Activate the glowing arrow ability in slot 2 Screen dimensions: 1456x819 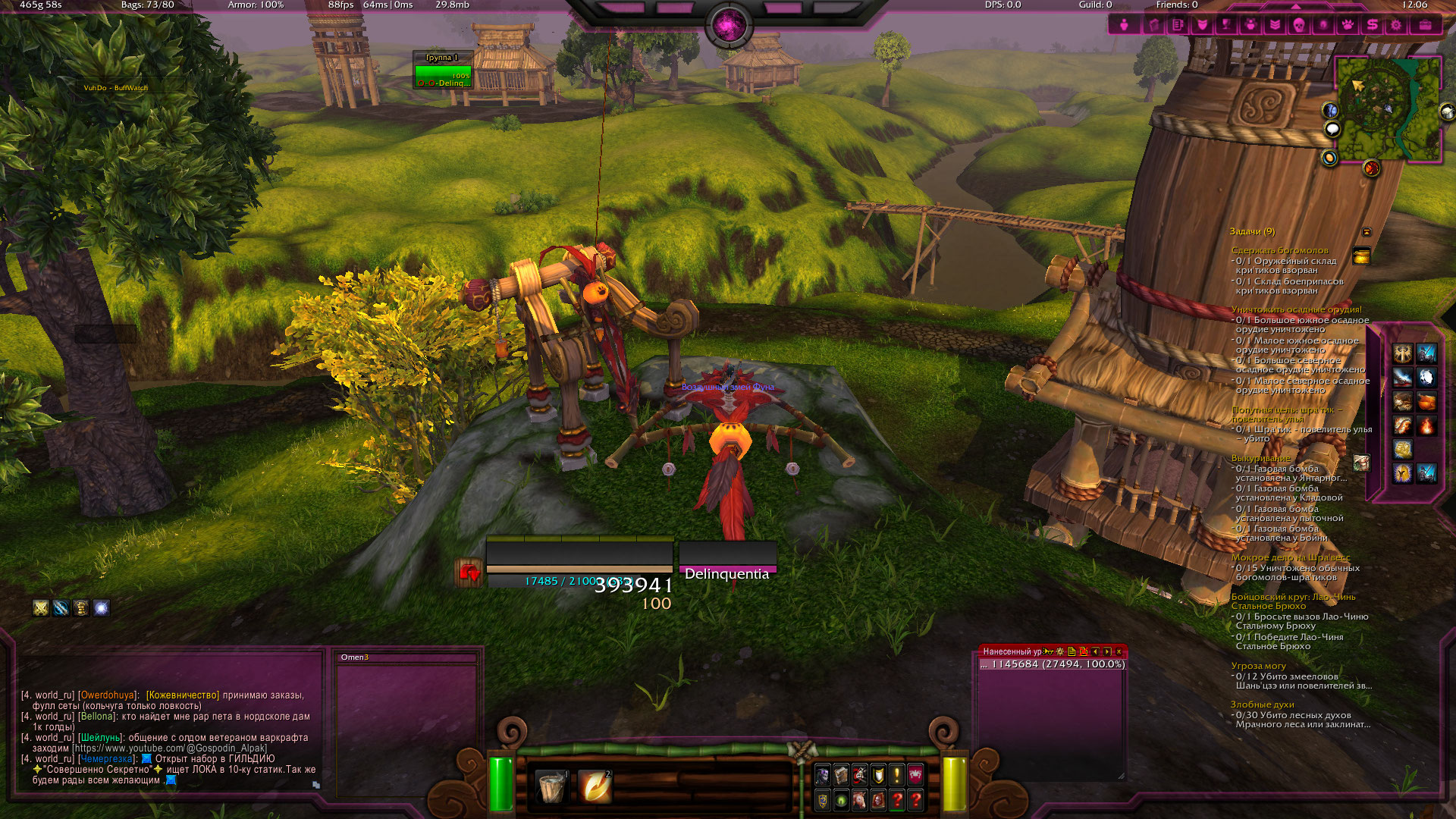coord(594,786)
